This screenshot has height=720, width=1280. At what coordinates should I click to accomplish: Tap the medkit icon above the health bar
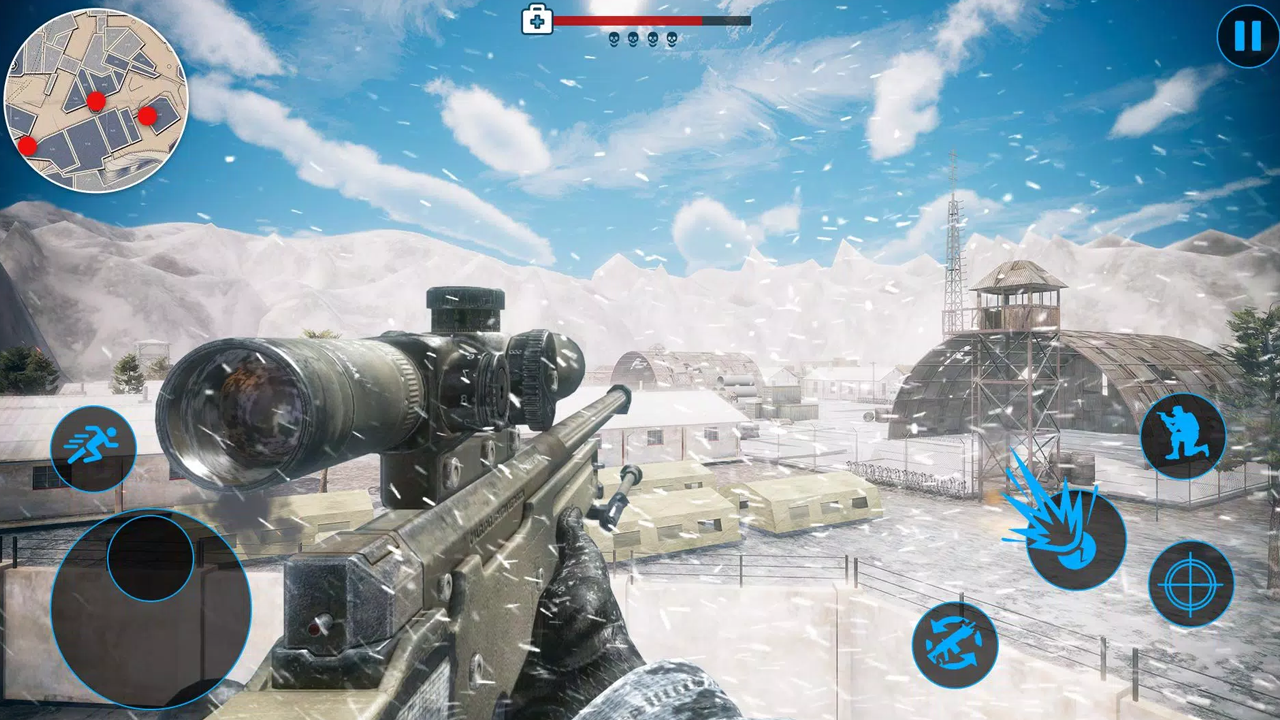[537, 20]
